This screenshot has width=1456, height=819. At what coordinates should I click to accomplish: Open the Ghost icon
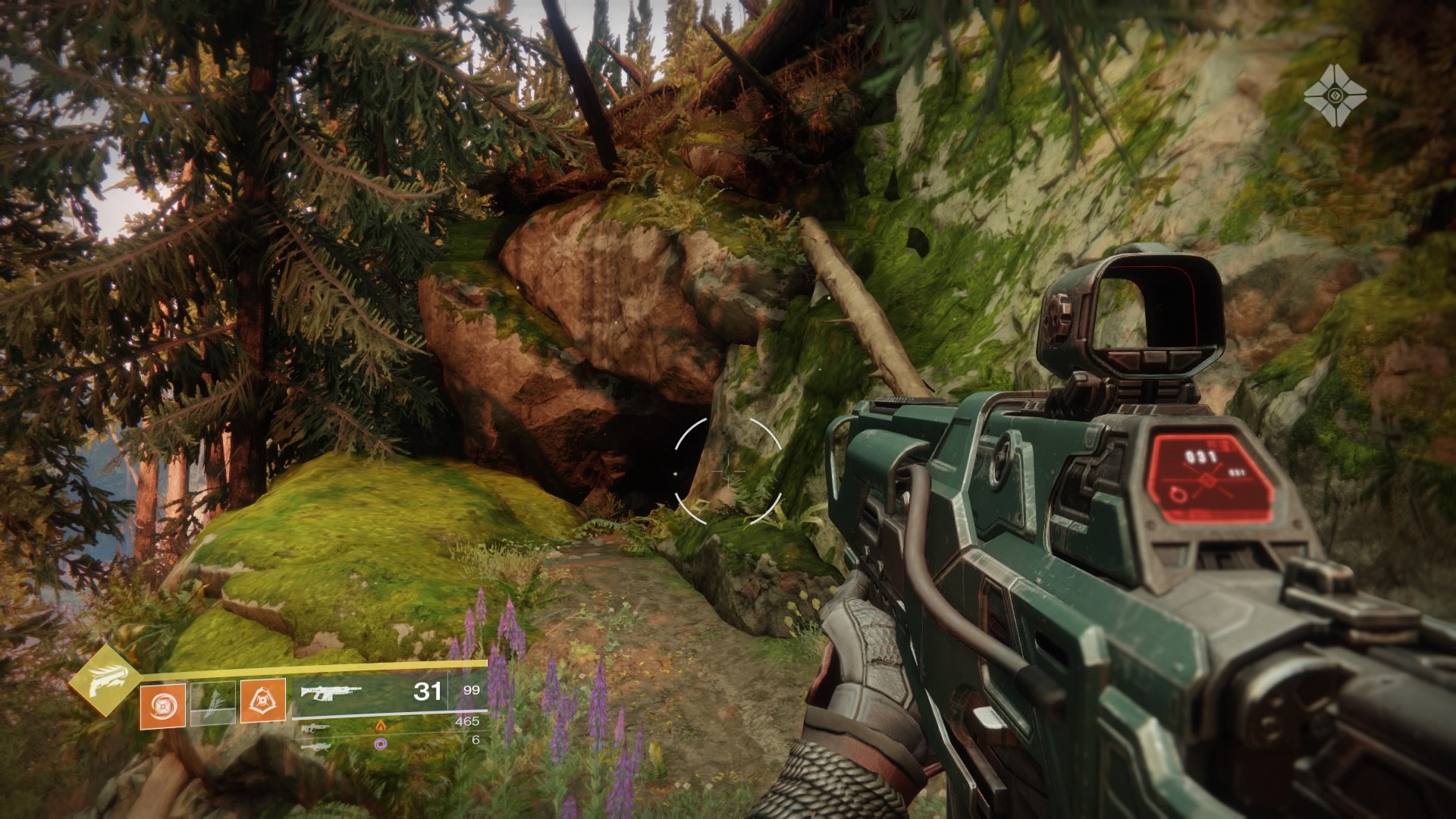1335,96
